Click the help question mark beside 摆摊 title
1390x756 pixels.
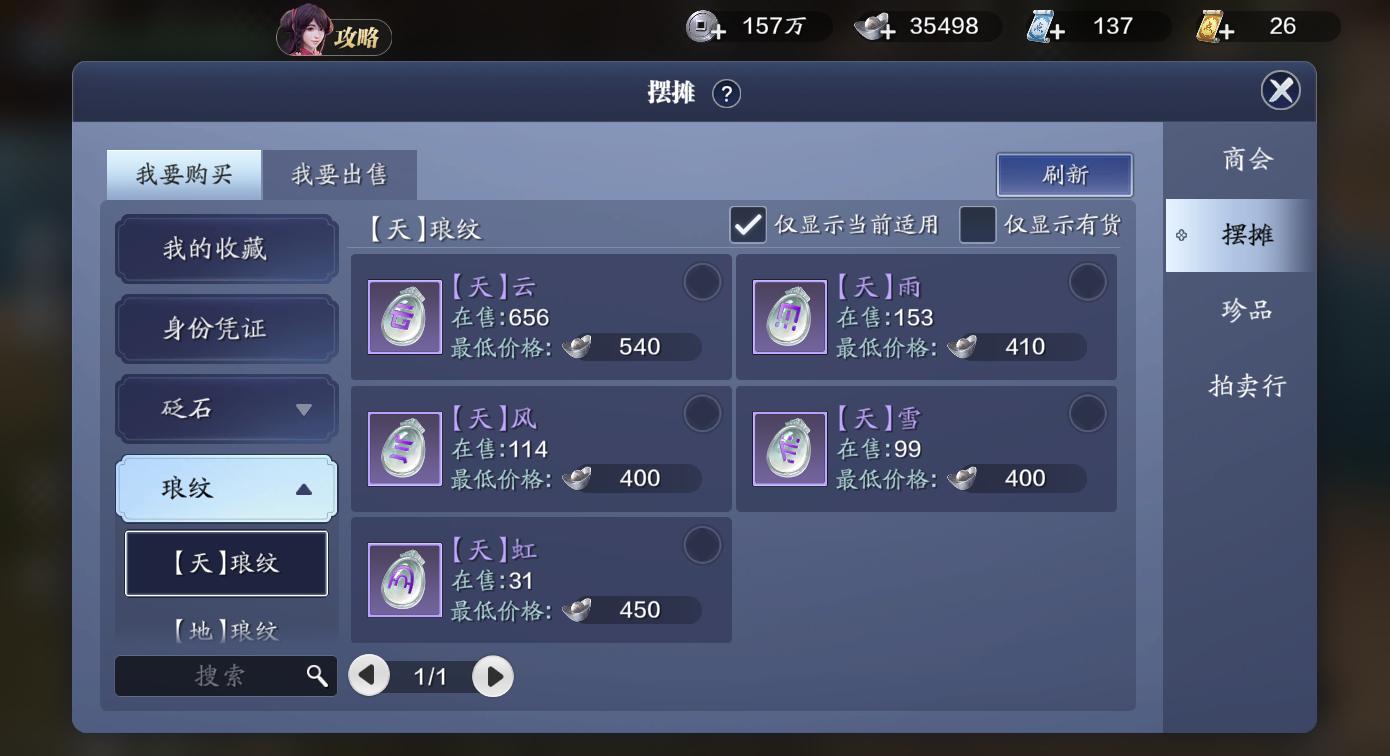728,93
